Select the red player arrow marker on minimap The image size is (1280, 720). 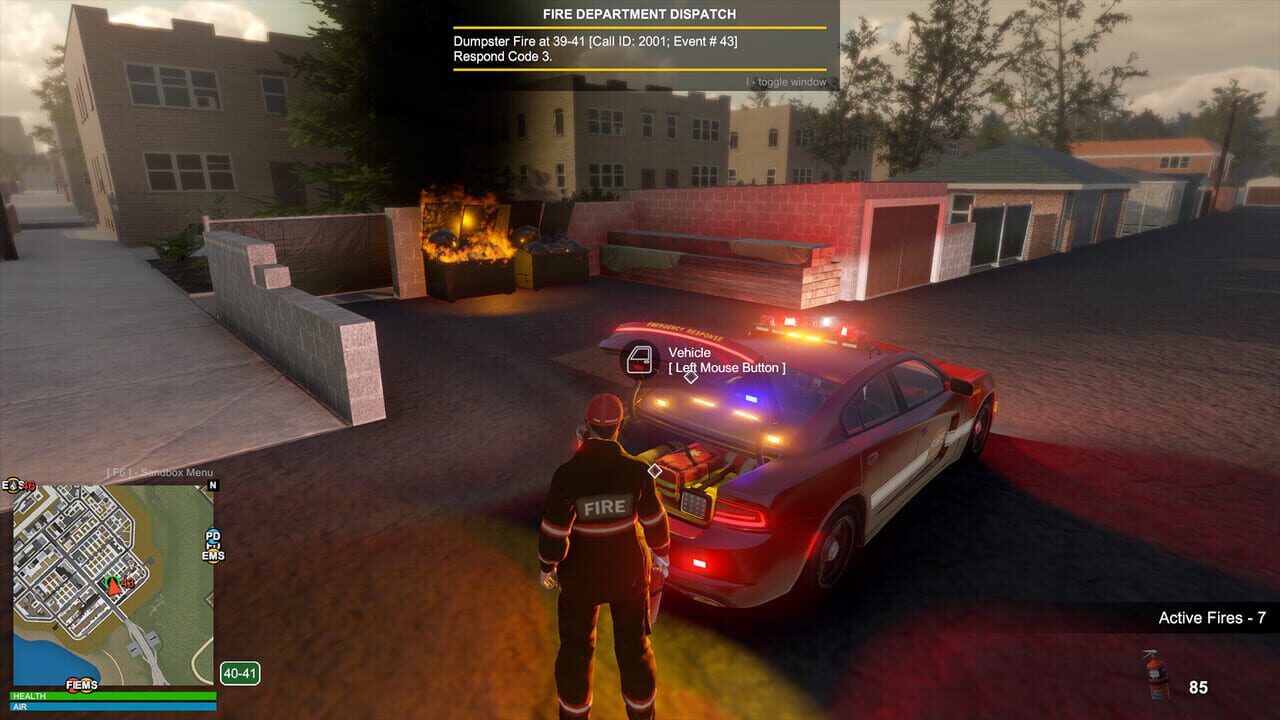[113, 588]
